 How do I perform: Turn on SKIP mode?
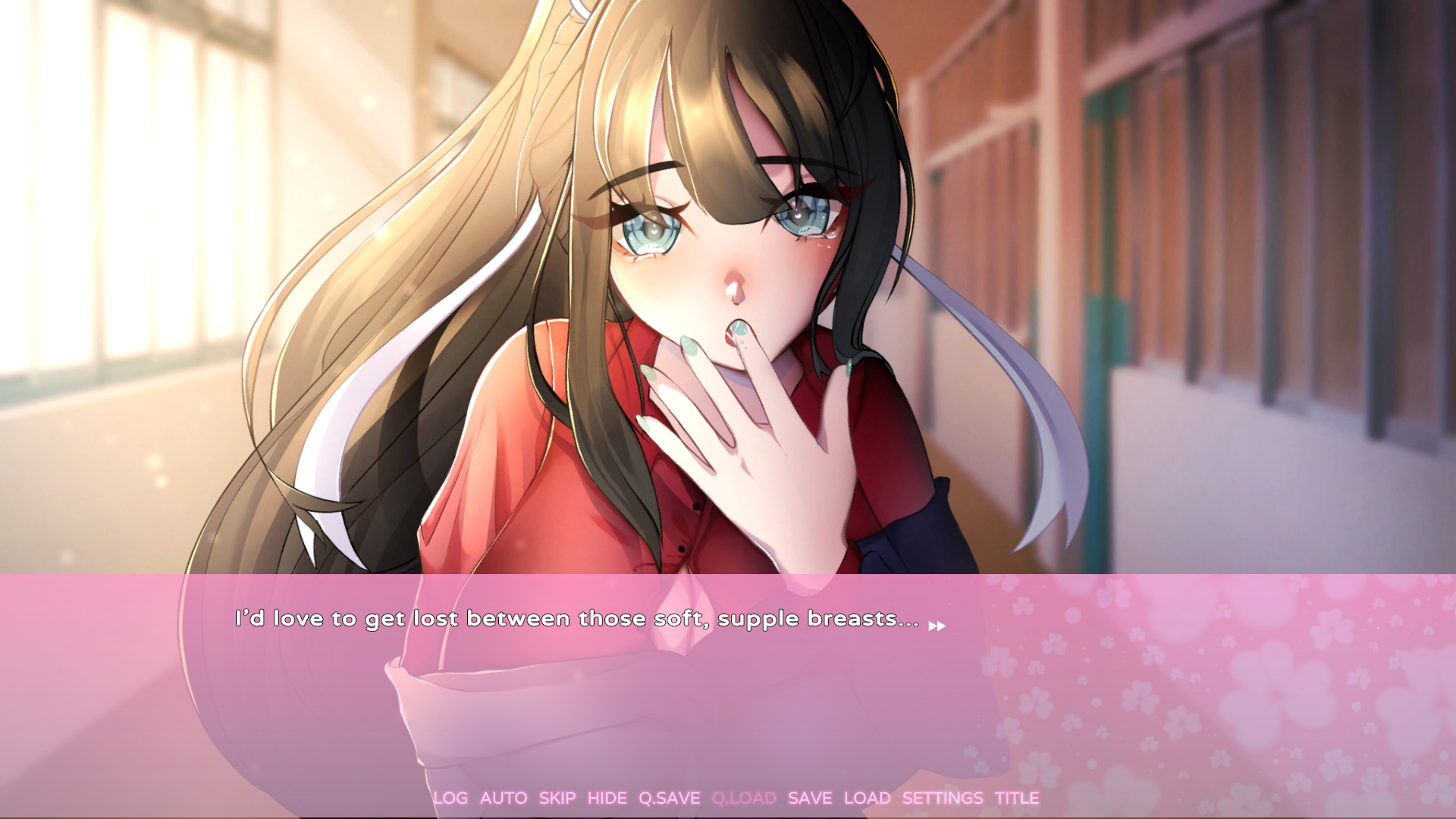[x=557, y=798]
